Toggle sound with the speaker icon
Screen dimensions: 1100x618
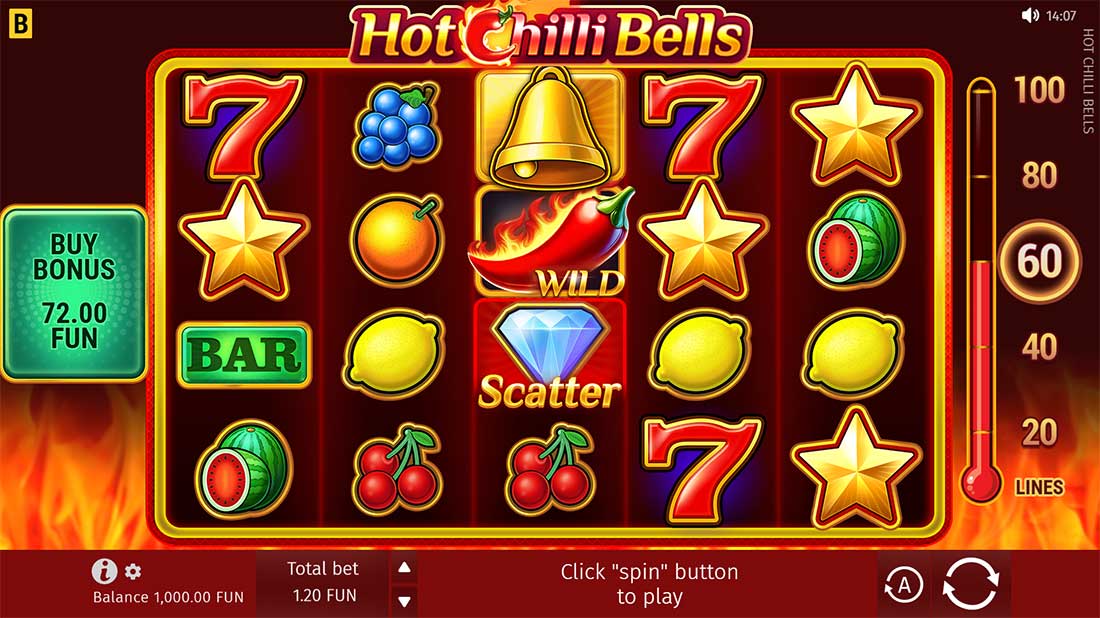coord(1030,15)
